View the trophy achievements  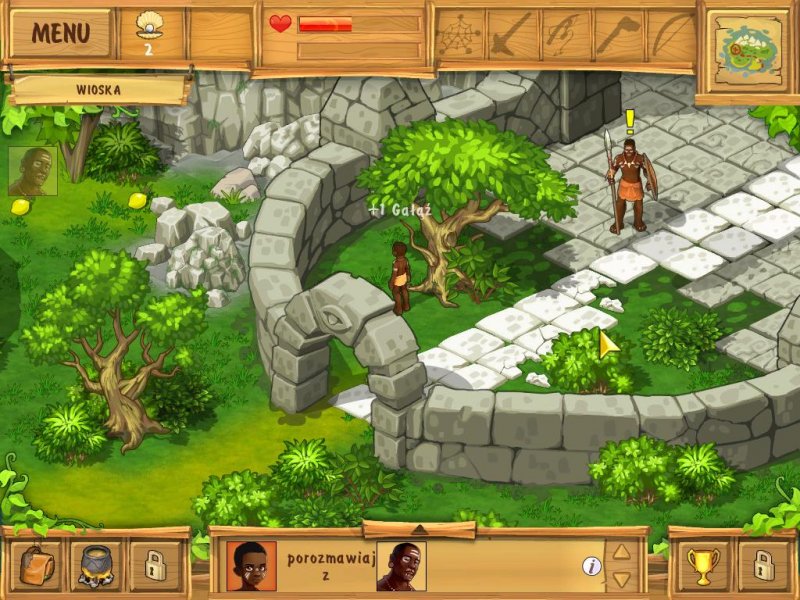[x=703, y=567]
